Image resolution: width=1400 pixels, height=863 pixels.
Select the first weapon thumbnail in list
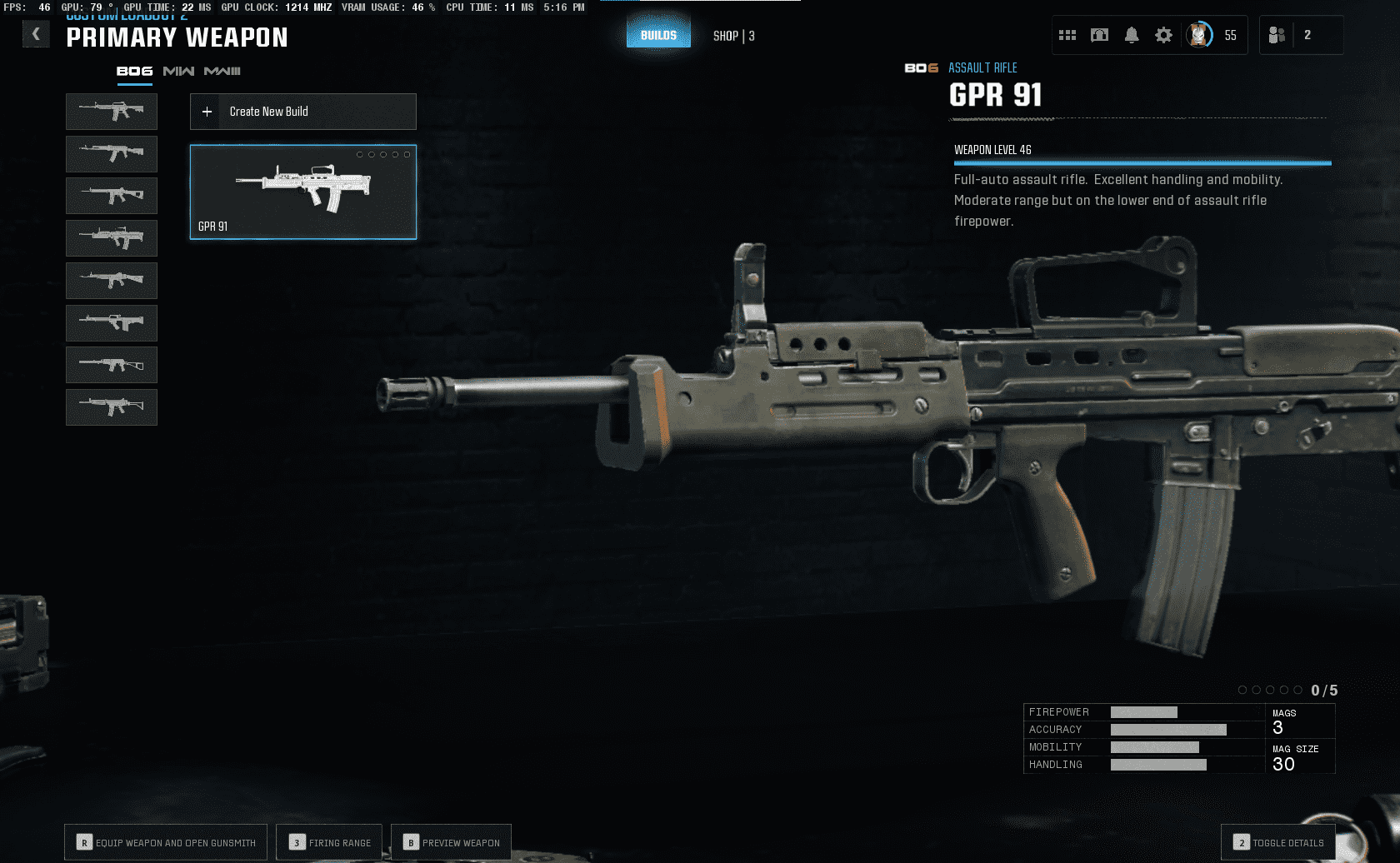pyautogui.click(x=112, y=112)
